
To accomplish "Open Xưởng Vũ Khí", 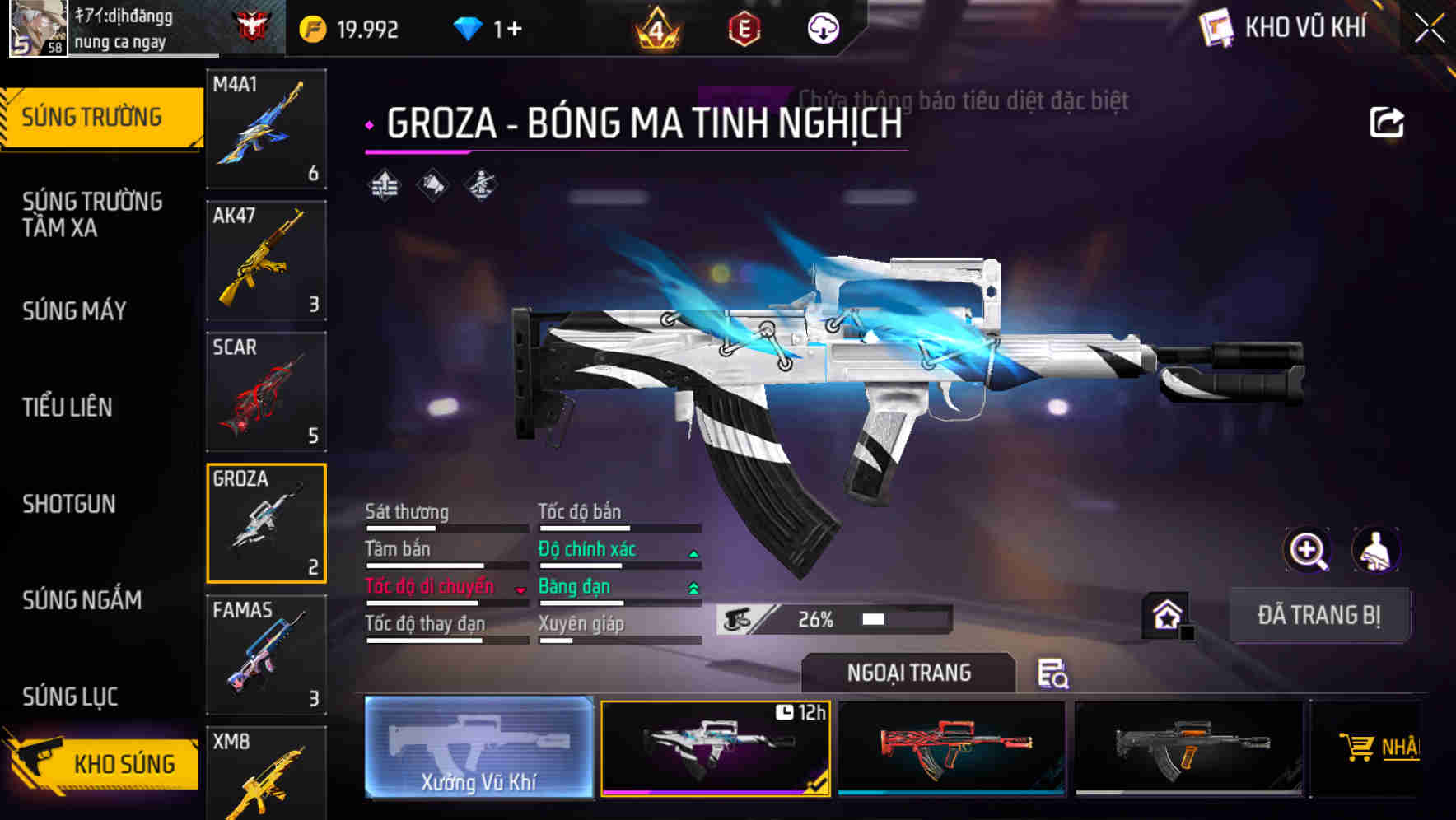I will [480, 749].
